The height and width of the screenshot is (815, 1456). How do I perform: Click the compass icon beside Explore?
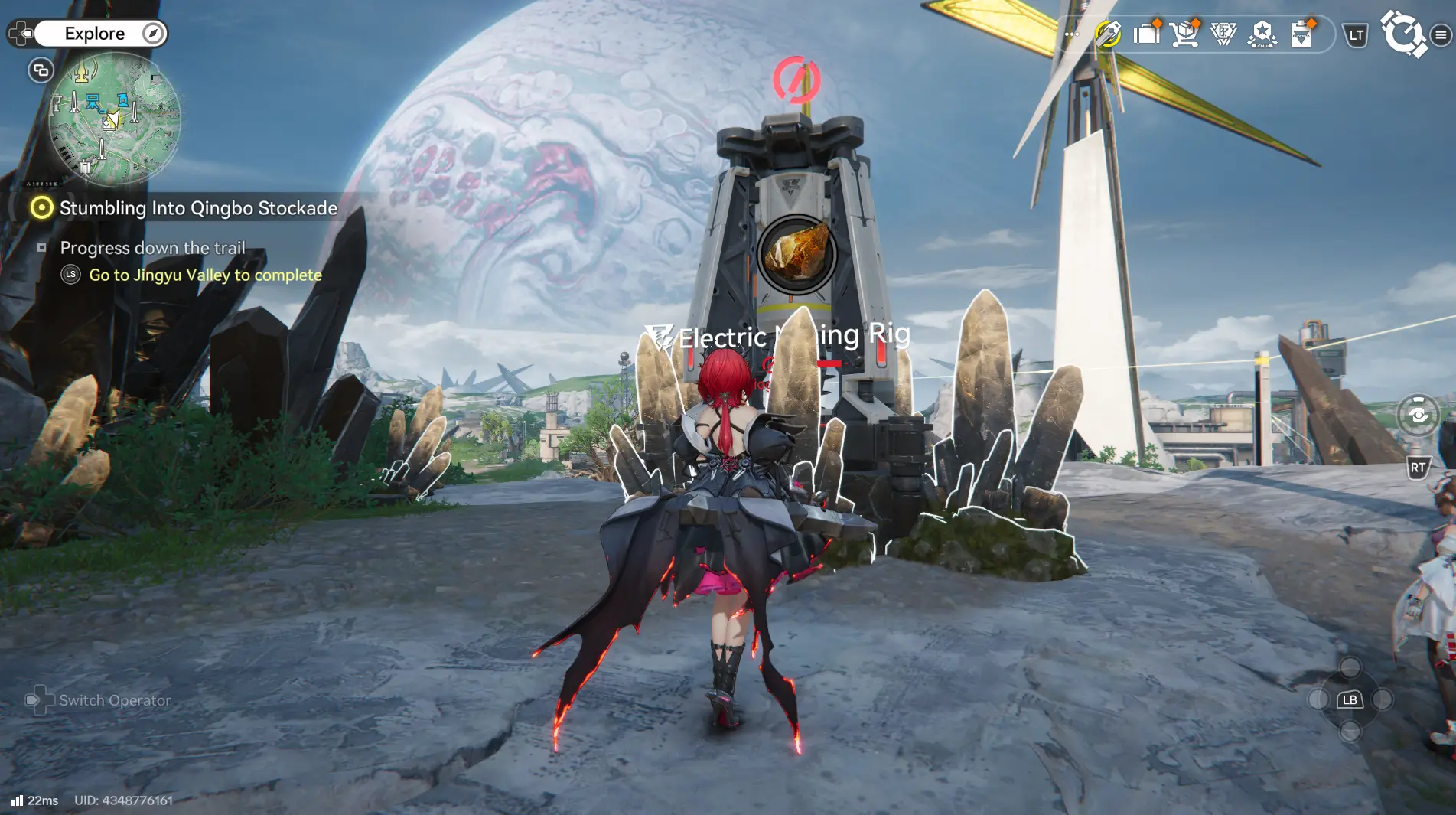coord(153,33)
